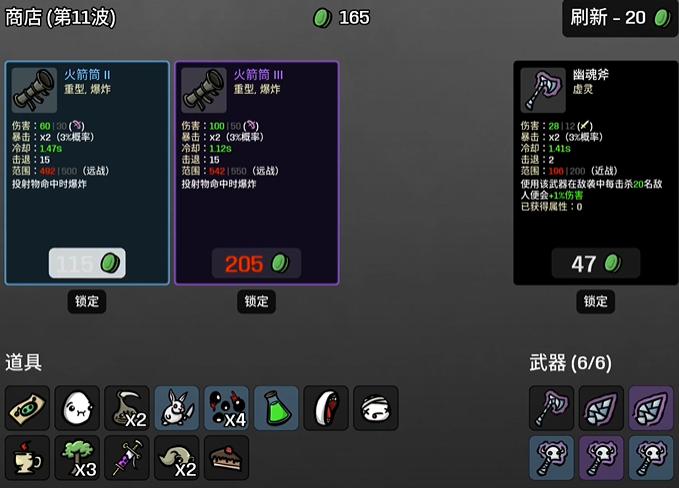Lock the 火箭筒 II shop card

point(87,301)
